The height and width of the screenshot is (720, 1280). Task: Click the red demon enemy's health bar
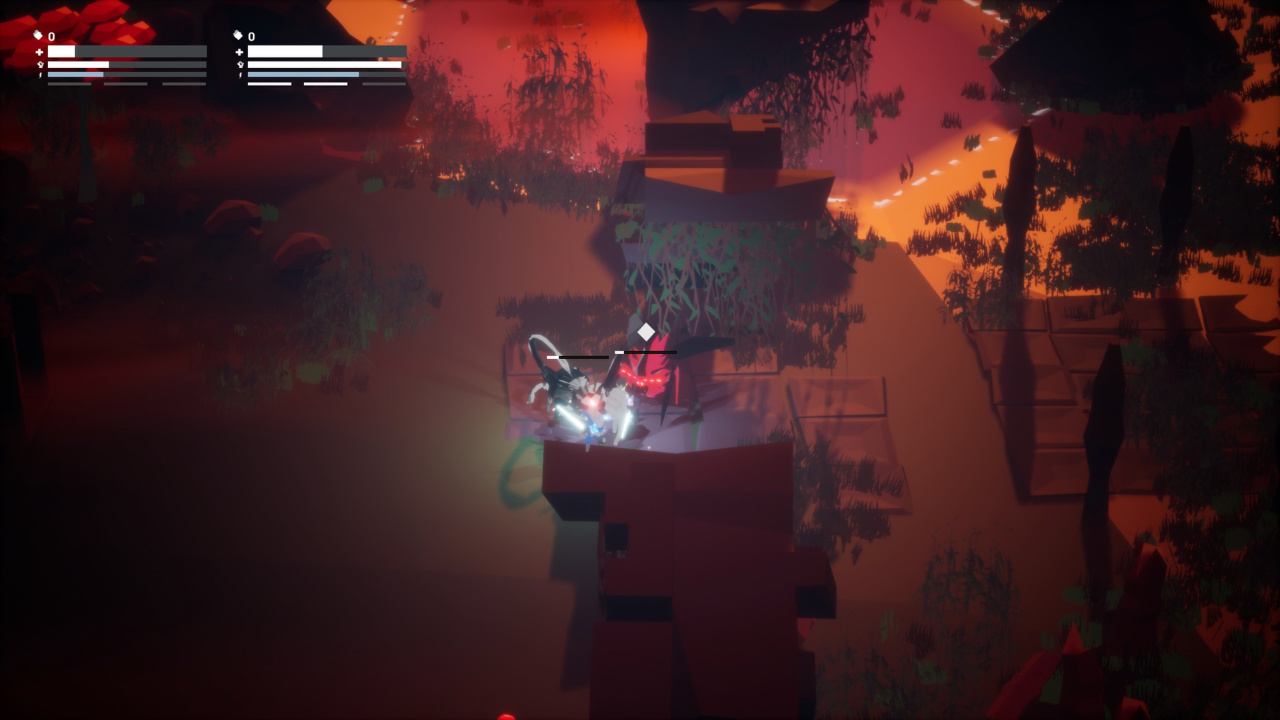pyautogui.click(x=647, y=352)
